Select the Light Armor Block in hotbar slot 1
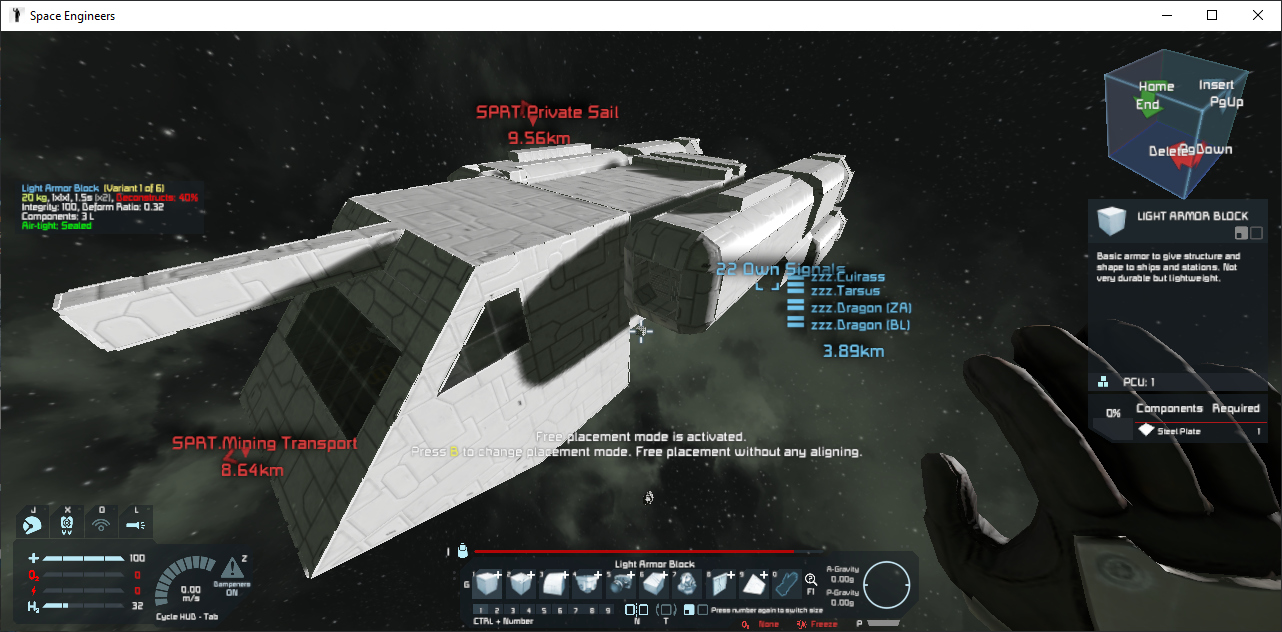The image size is (1282, 632). 487,583
